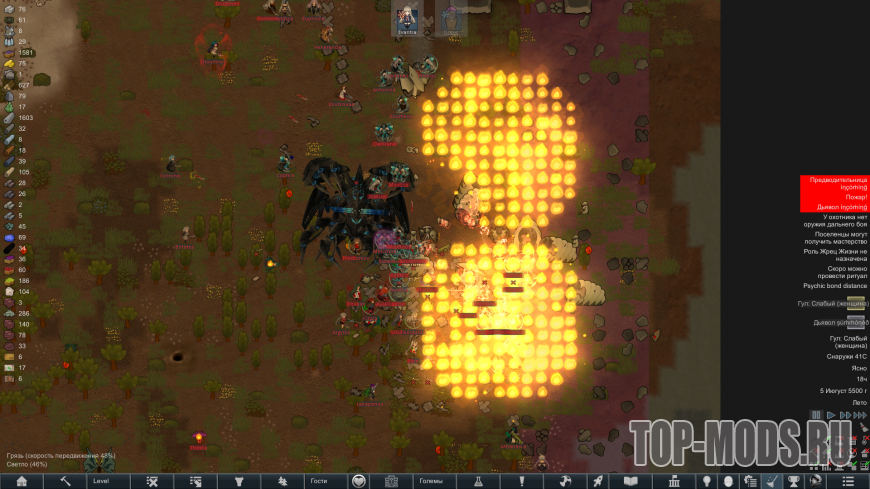
Task: Pause the game with the pause button
Action: pos(817,415)
